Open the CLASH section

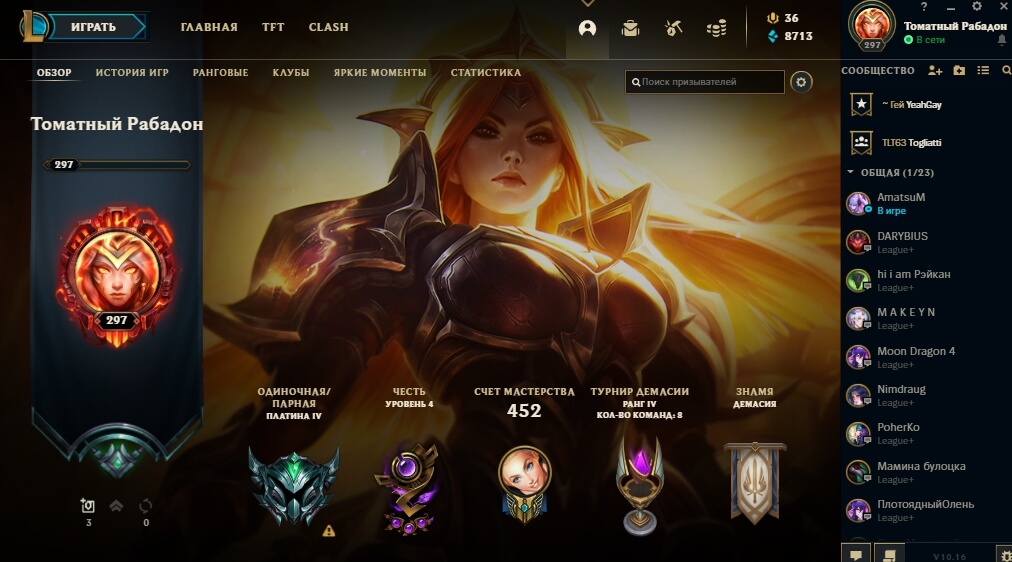(328, 27)
